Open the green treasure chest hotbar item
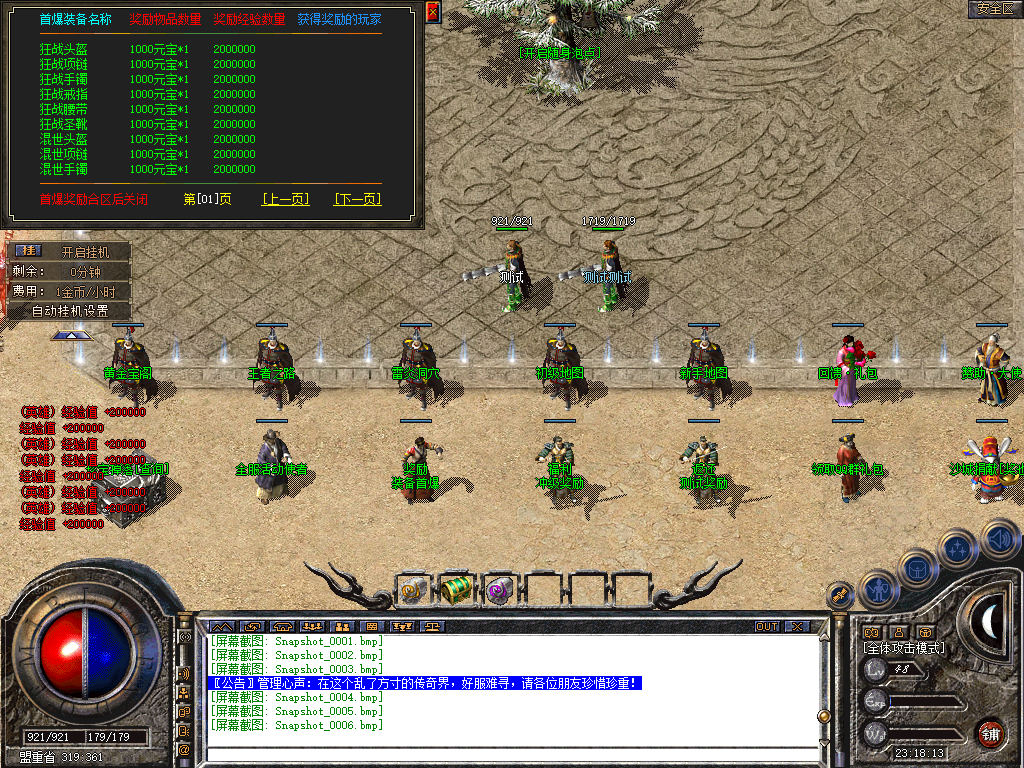The image size is (1024, 768). click(456, 590)
